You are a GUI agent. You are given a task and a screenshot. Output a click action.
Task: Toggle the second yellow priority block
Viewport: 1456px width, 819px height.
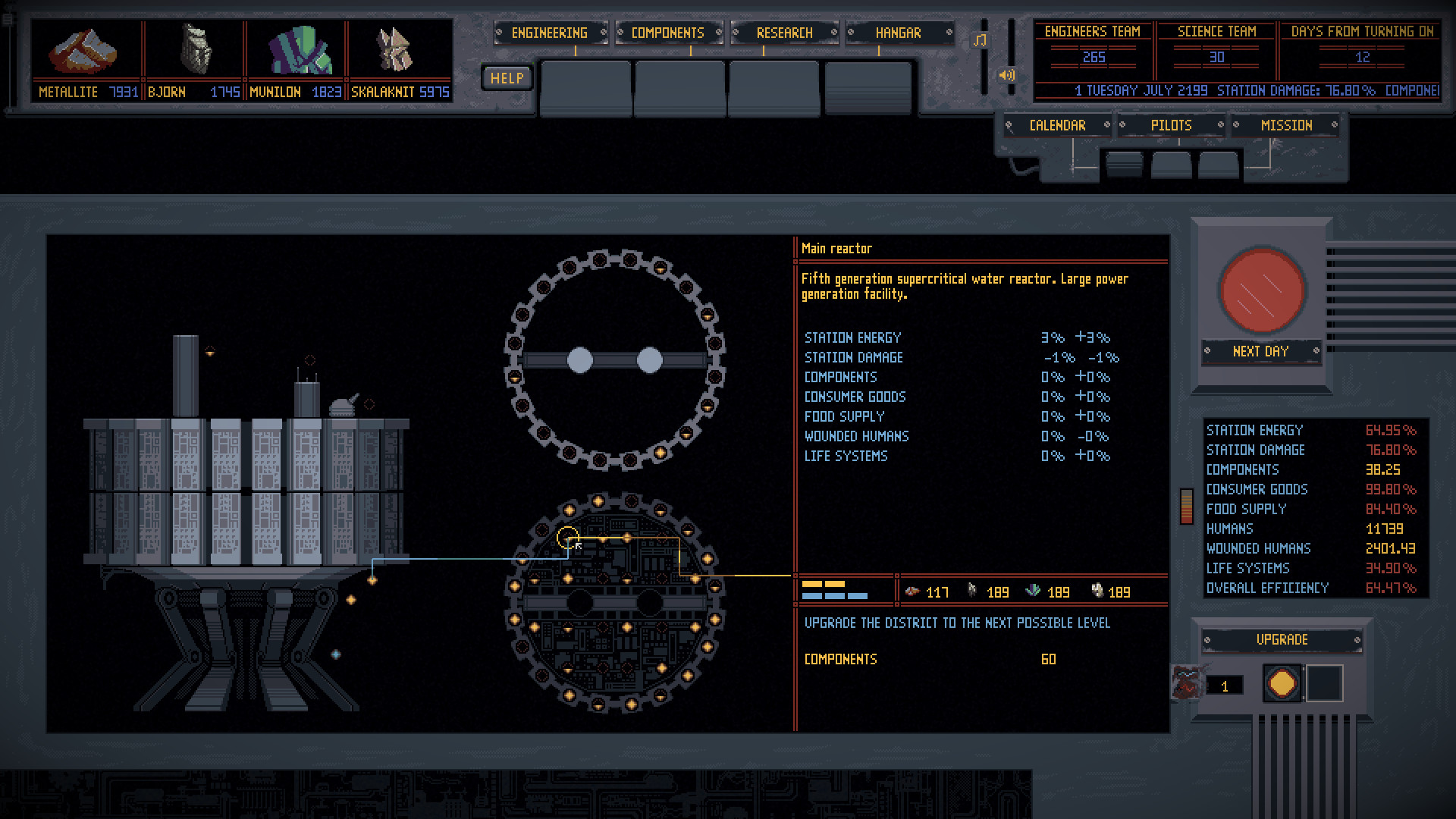[x=834, y=584]
